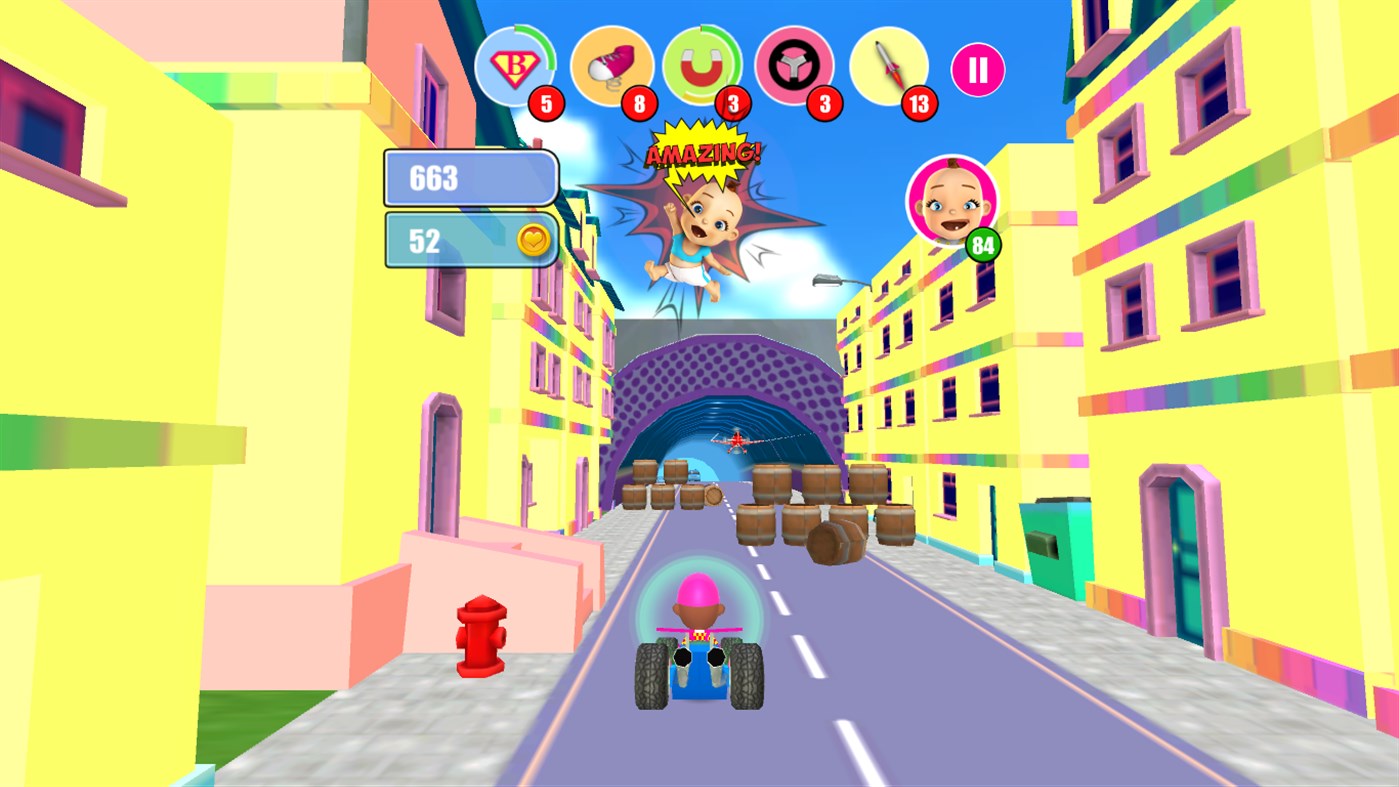
Task: Dismiss the "AMAZING!" popup
Action: [703, 152]
